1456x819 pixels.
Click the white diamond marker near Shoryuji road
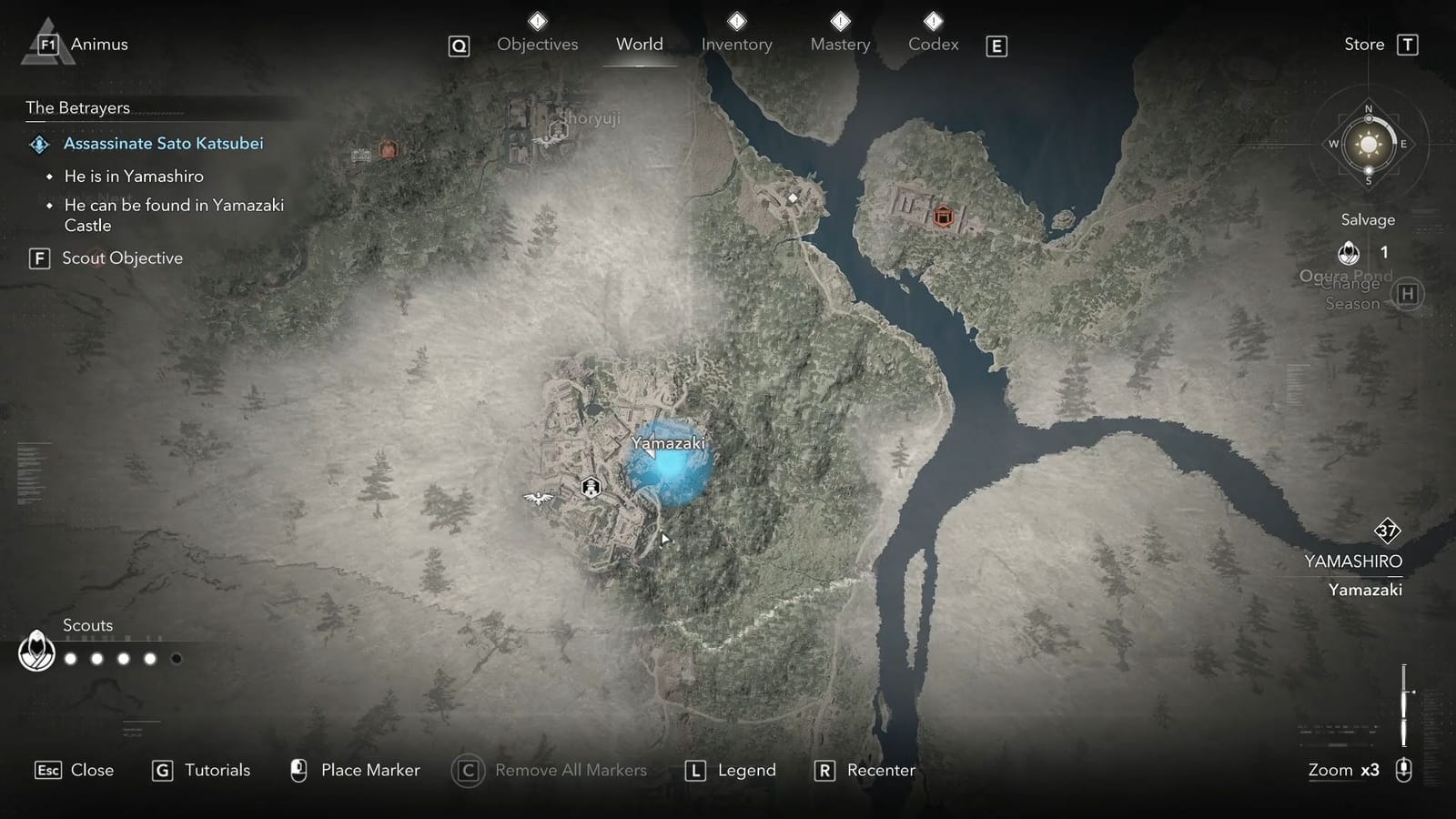click(x=794, y=195)
